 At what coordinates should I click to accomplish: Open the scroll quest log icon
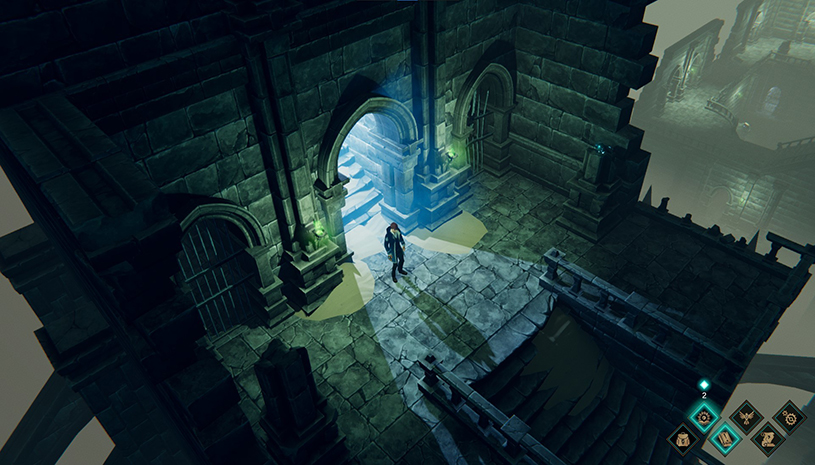coord(767,437)
